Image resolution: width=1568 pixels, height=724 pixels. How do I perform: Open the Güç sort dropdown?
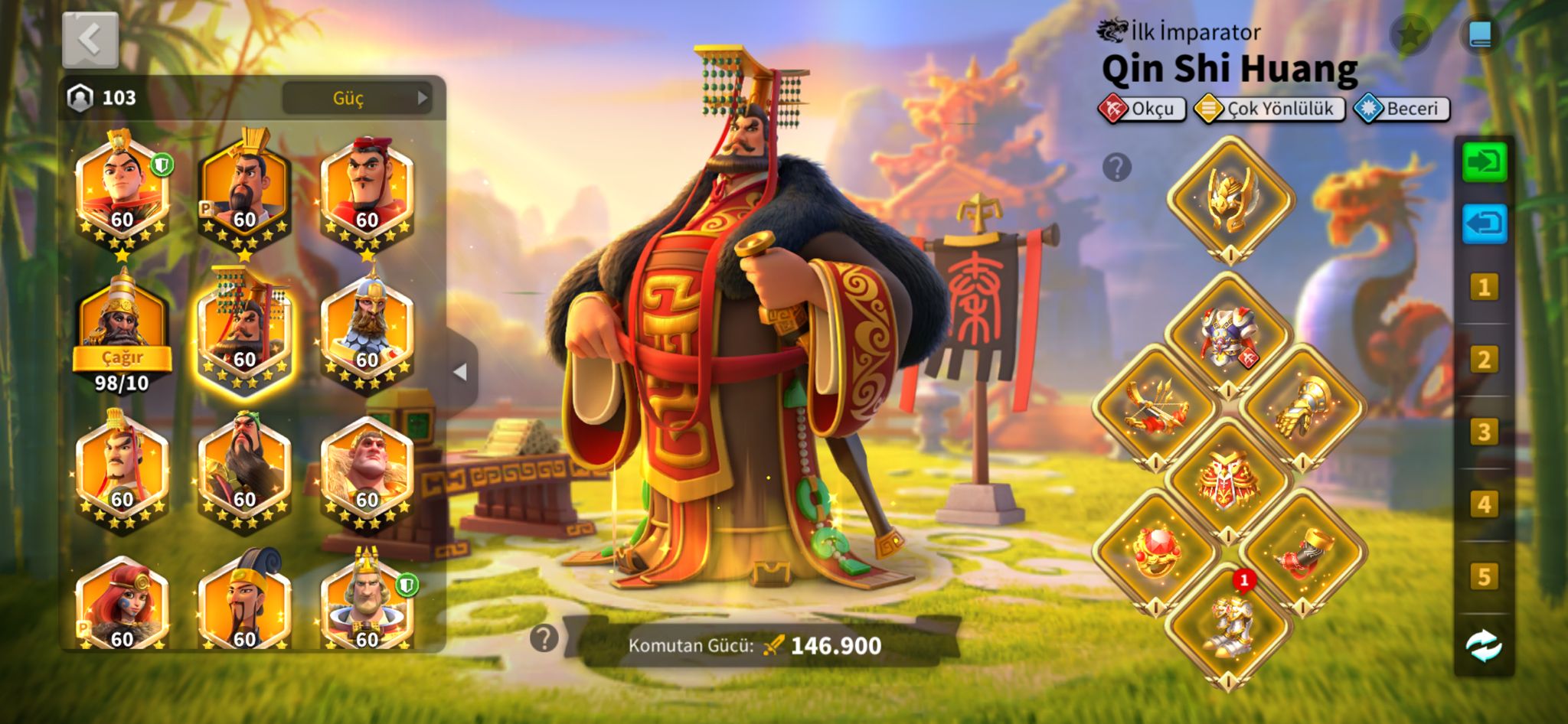357,98
